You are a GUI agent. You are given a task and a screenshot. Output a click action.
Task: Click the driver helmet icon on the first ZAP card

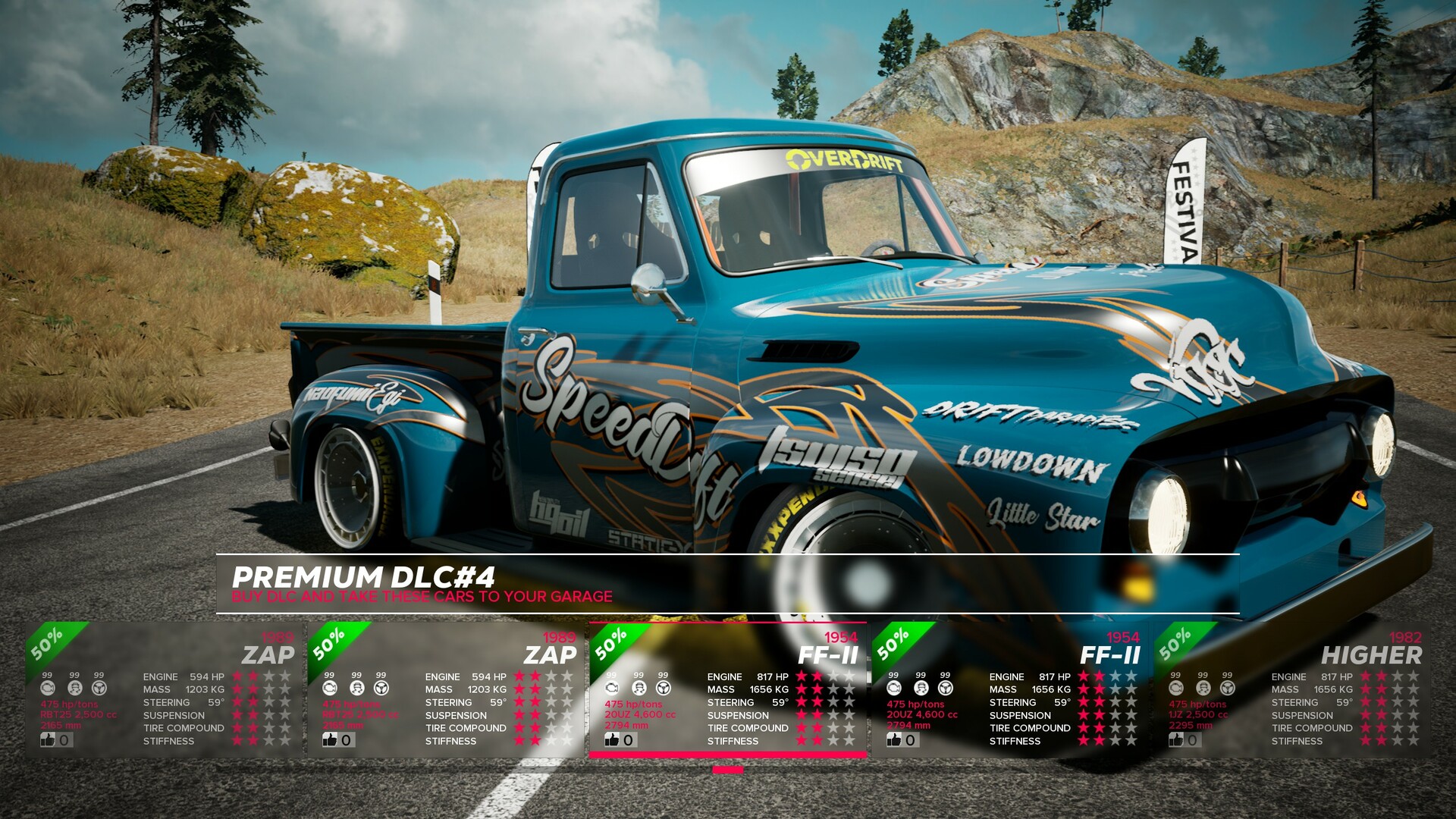74,687
